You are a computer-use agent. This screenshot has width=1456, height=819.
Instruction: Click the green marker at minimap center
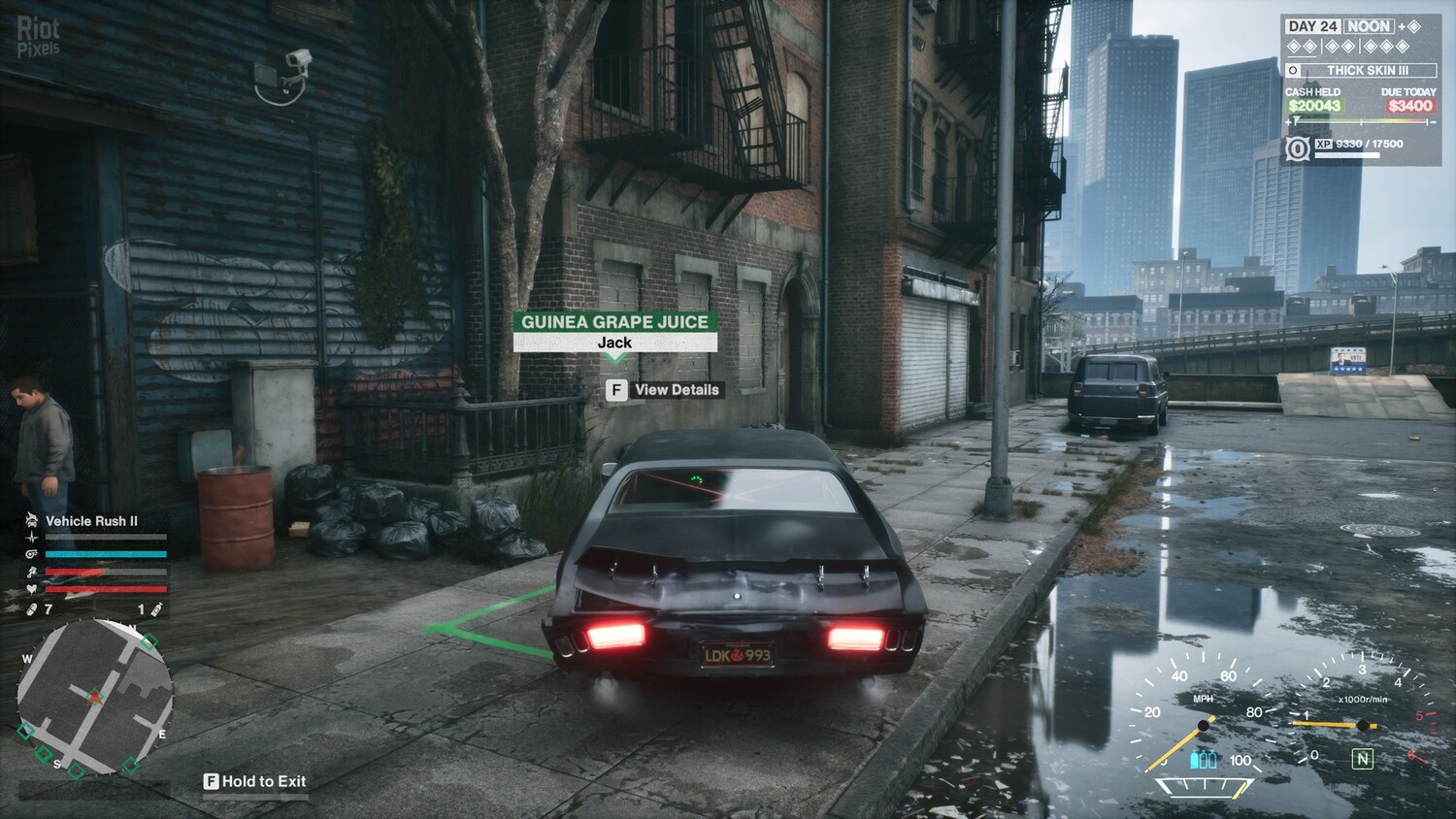coord(94,696)
